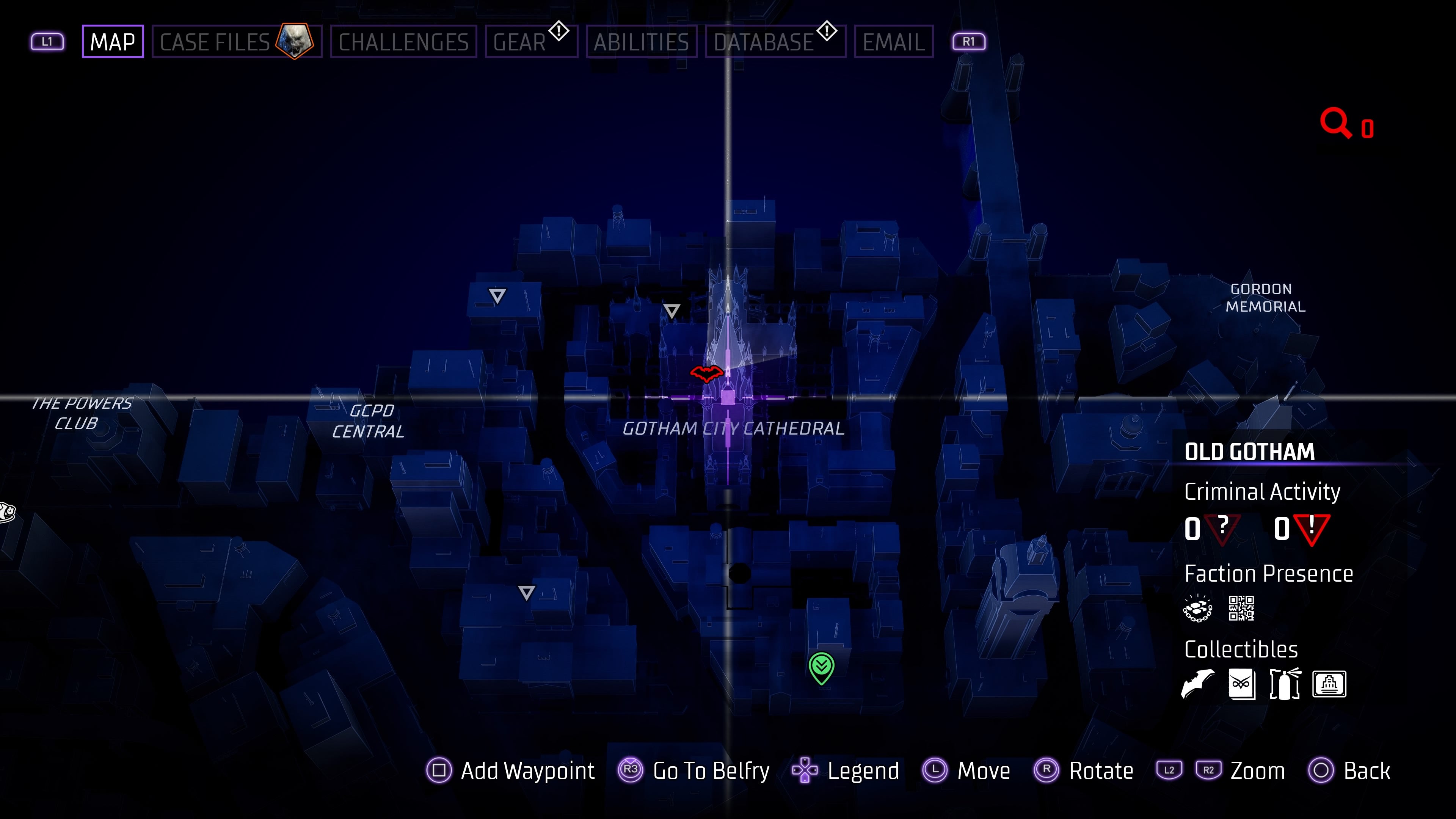
Task: Select the owl book collectible icon
Action: tap(1241, 684)
